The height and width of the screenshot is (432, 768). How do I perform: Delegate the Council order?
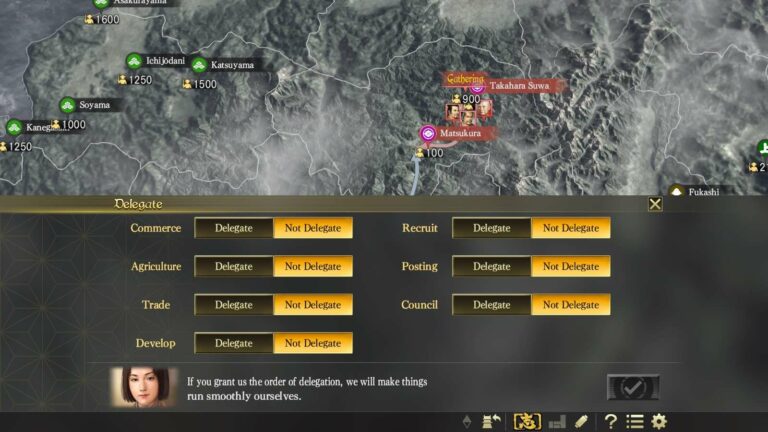(492, 305)
